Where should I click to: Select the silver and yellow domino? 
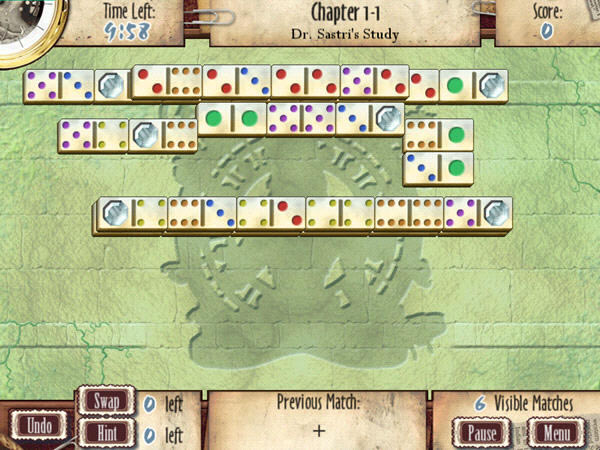click(x=132, y=212)
